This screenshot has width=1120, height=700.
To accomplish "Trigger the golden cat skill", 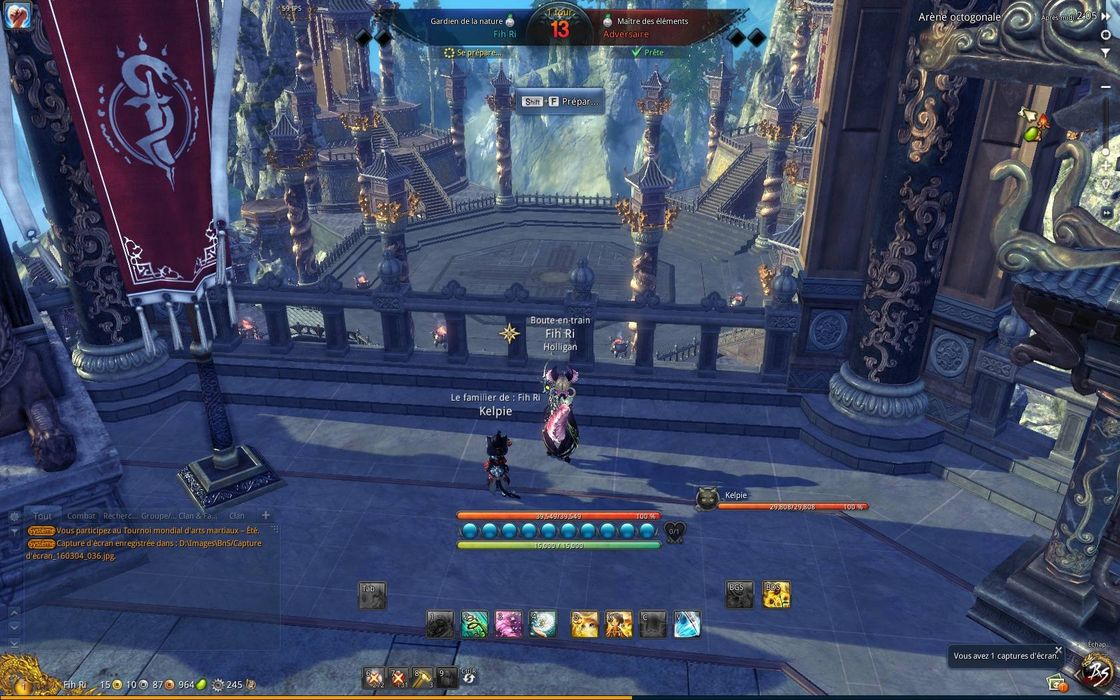I will [x=584, y=624].
